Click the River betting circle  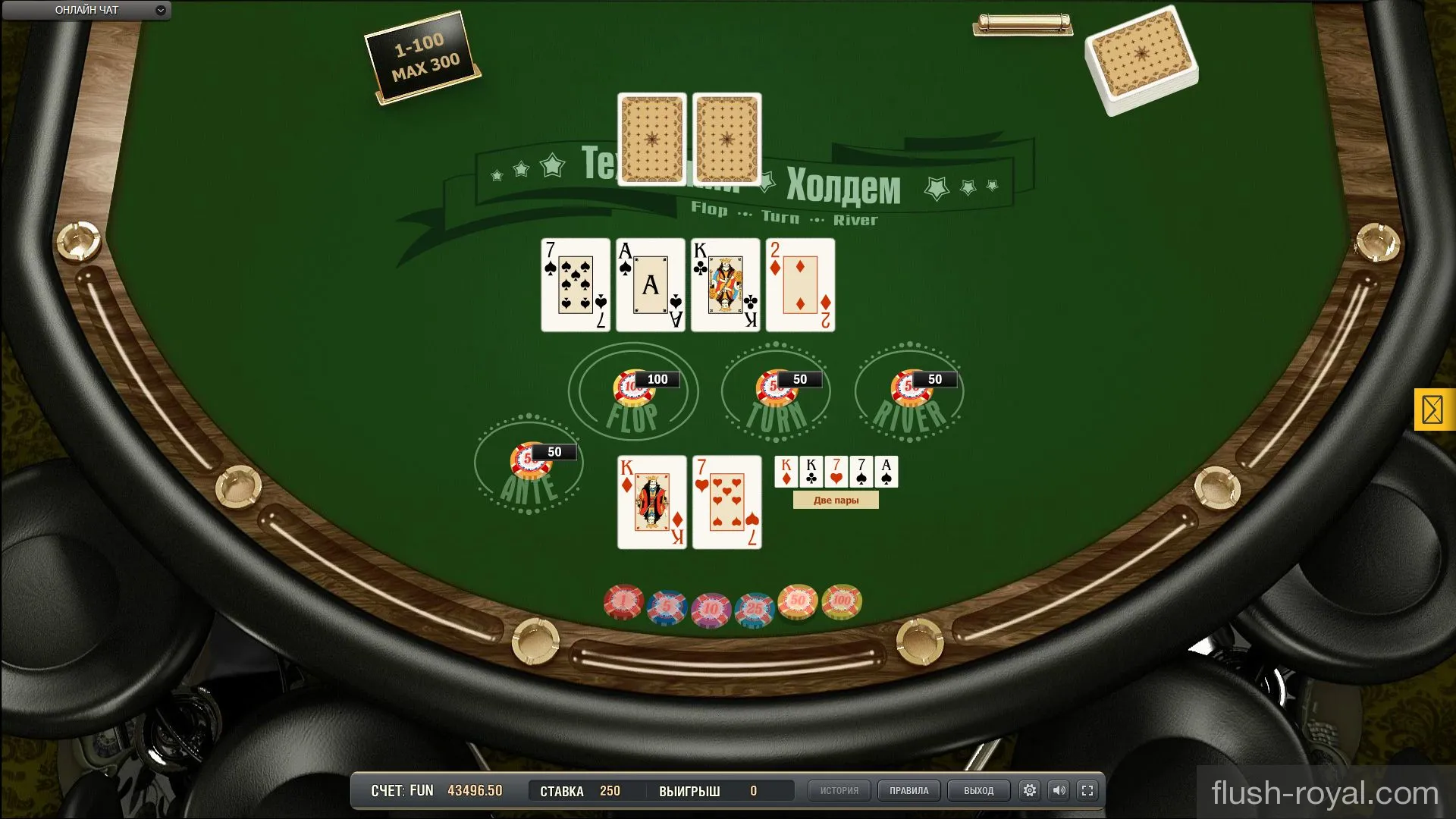(x=909, y=392)
